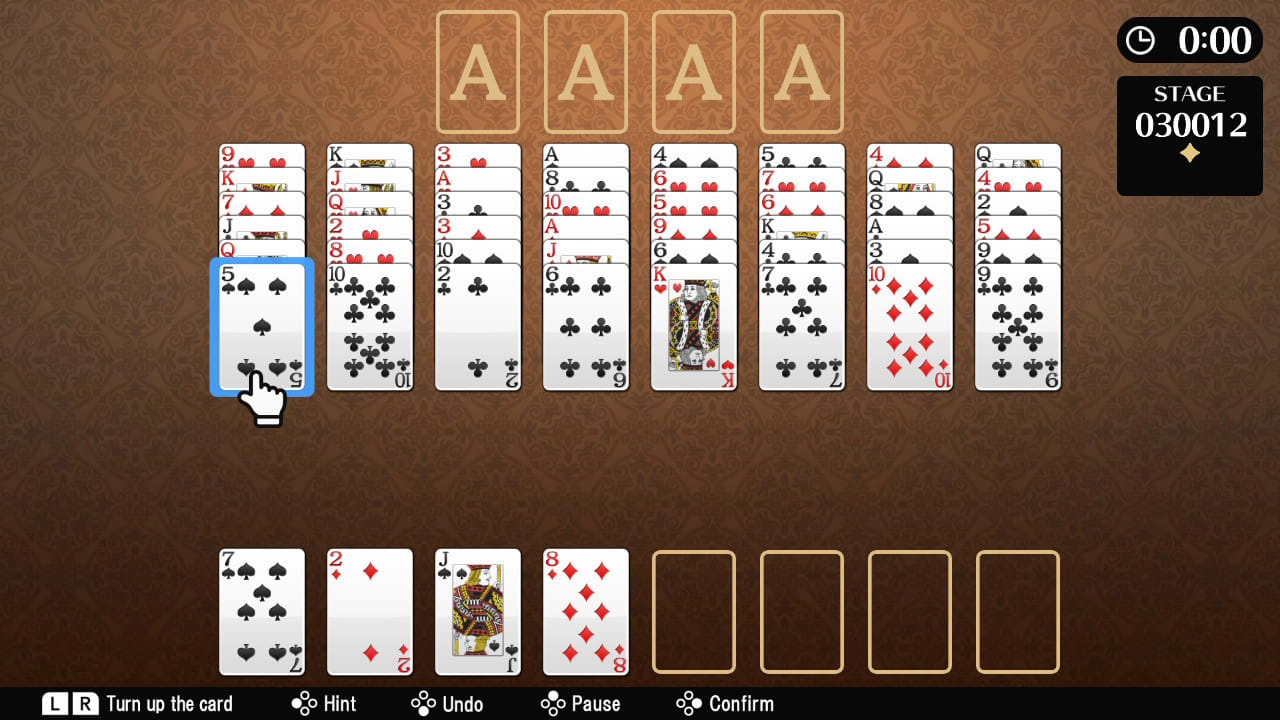Click the Confirm orb icon
Image resolution: width=1280 pixels, height=720 pixels.
[x=690, y=703]
